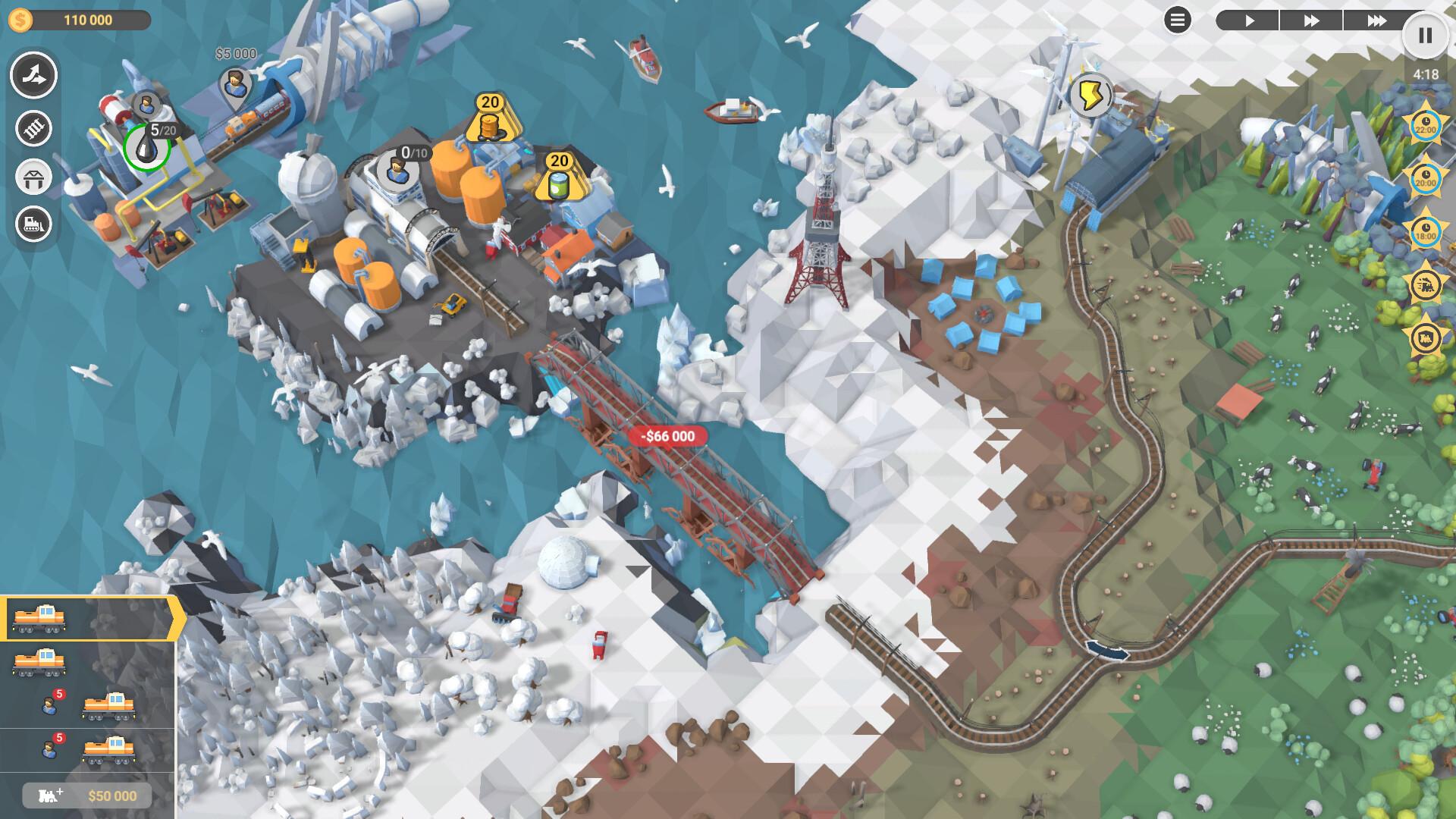Pause the game

[1424, 34]
